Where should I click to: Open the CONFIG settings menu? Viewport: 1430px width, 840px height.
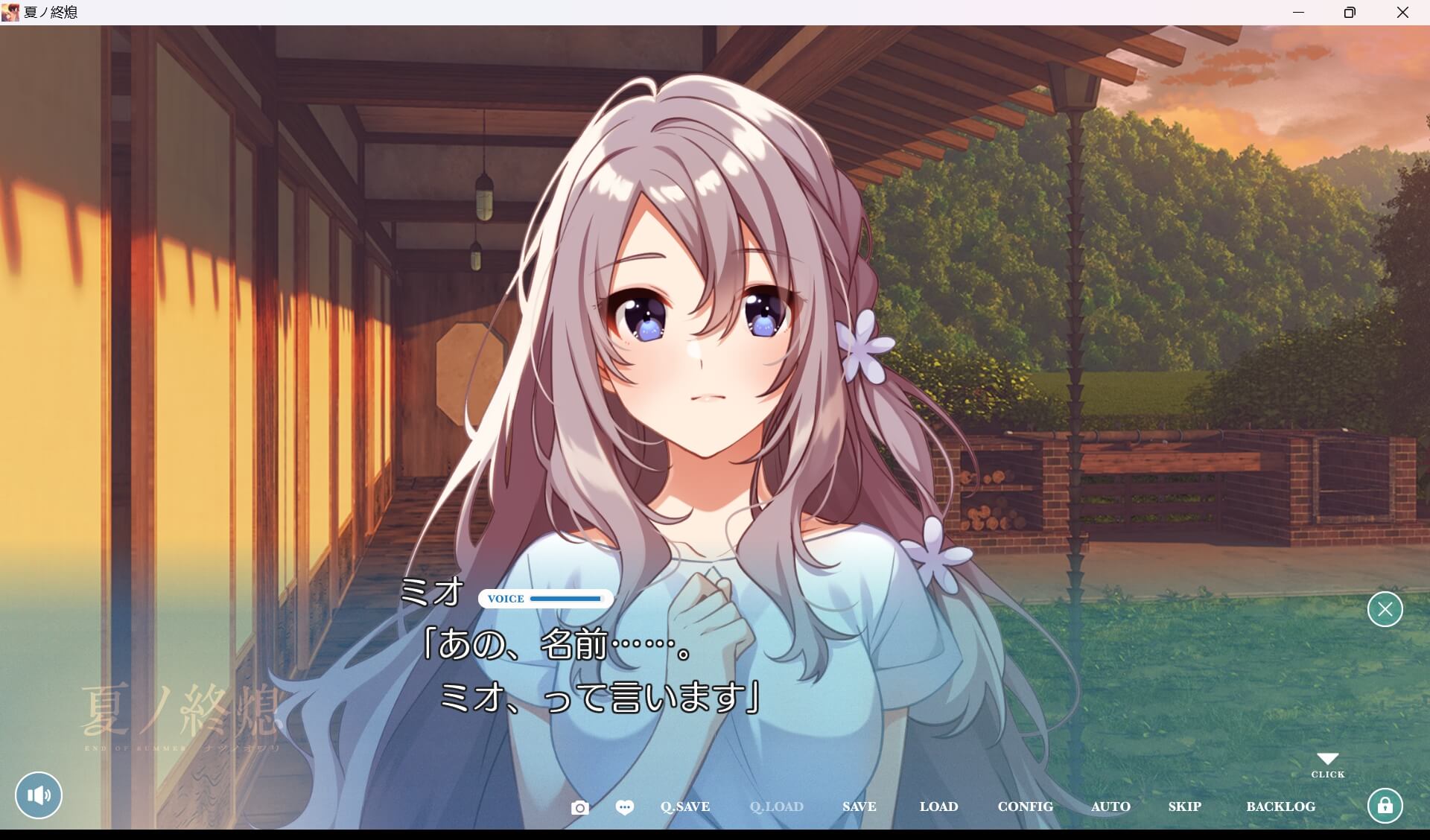(x=1026, y=806)
